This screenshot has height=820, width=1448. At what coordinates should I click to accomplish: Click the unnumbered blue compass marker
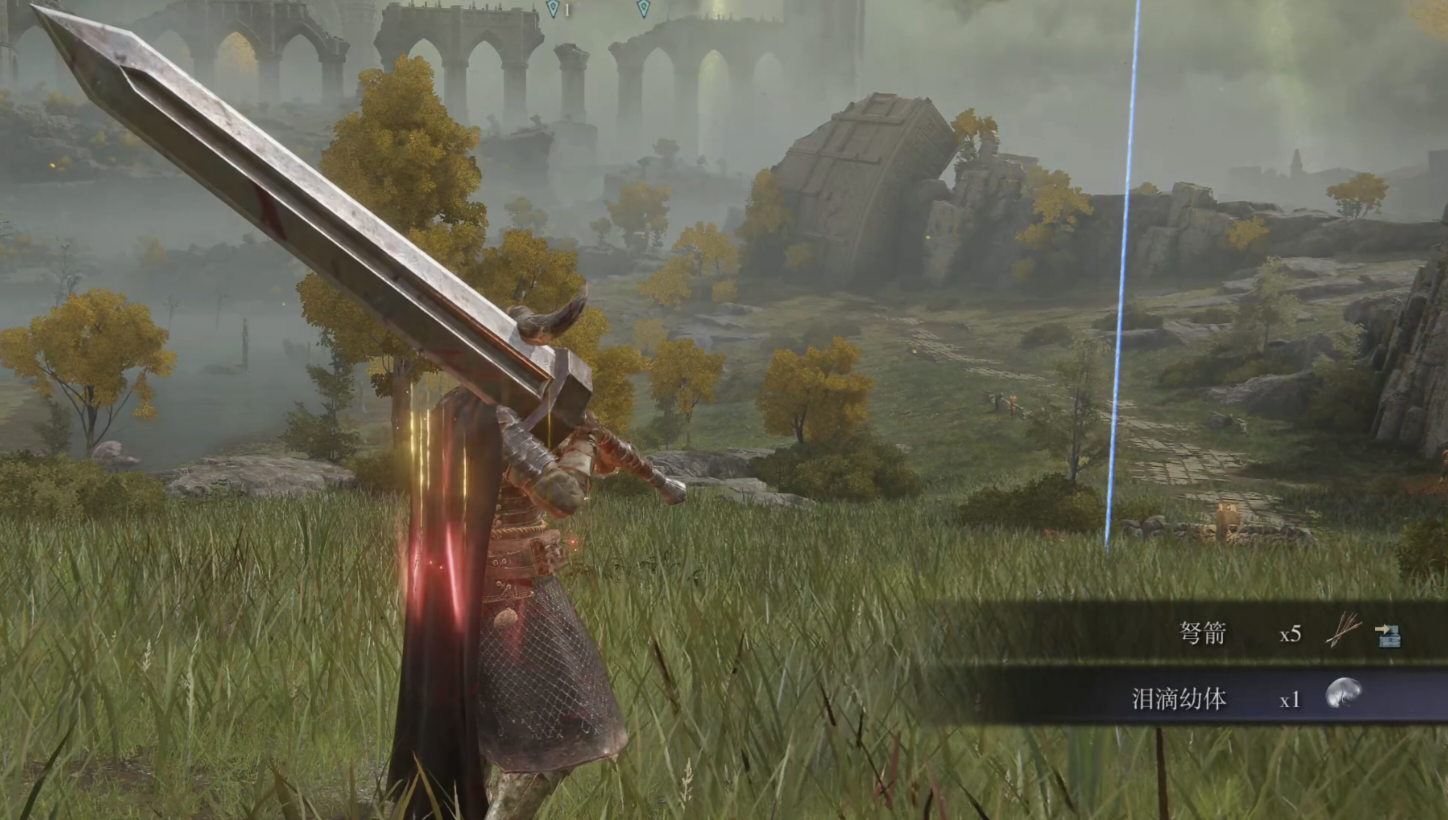(643, 8)
